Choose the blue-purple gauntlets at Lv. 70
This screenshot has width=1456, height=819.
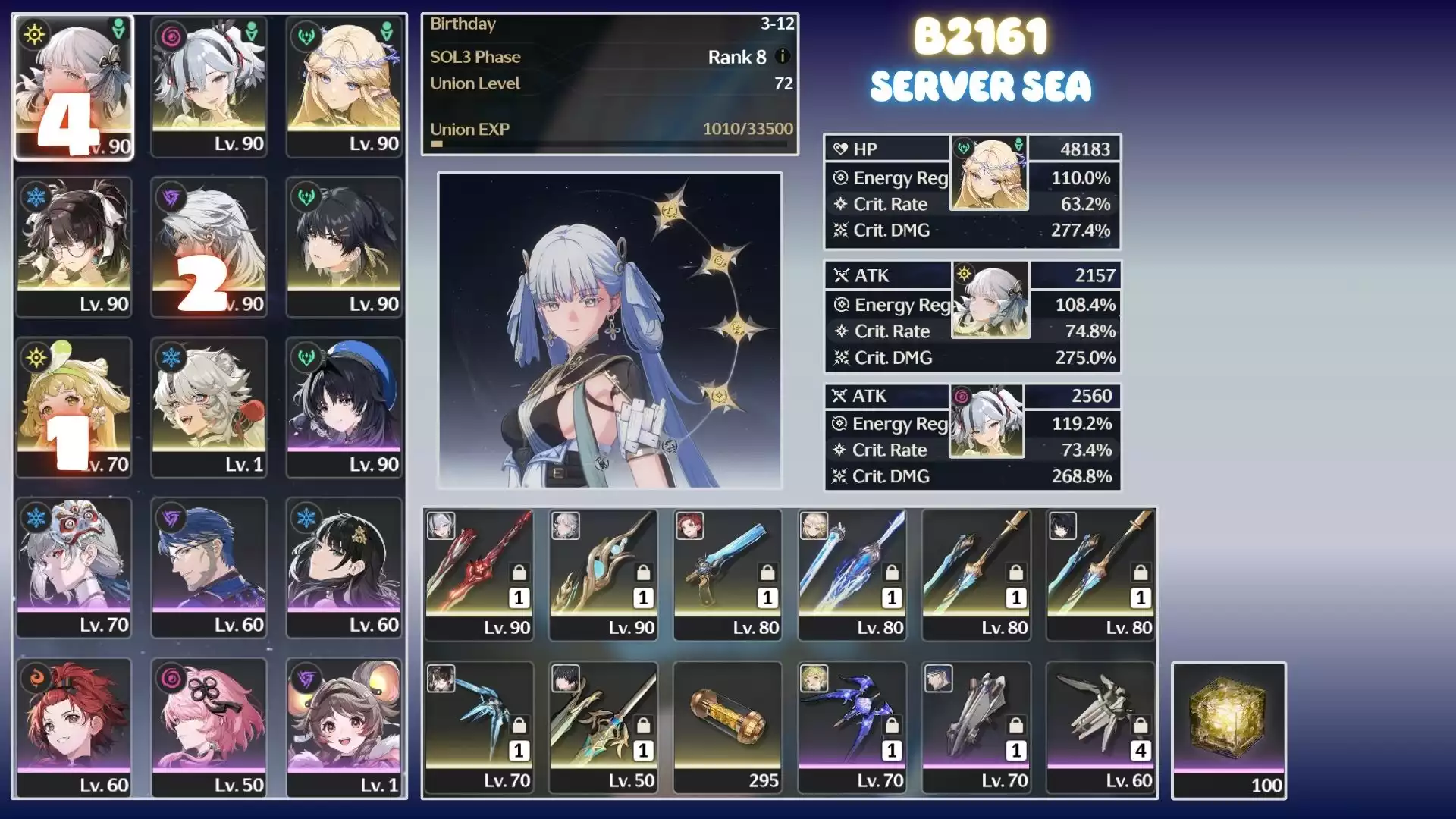coord(852,726)
